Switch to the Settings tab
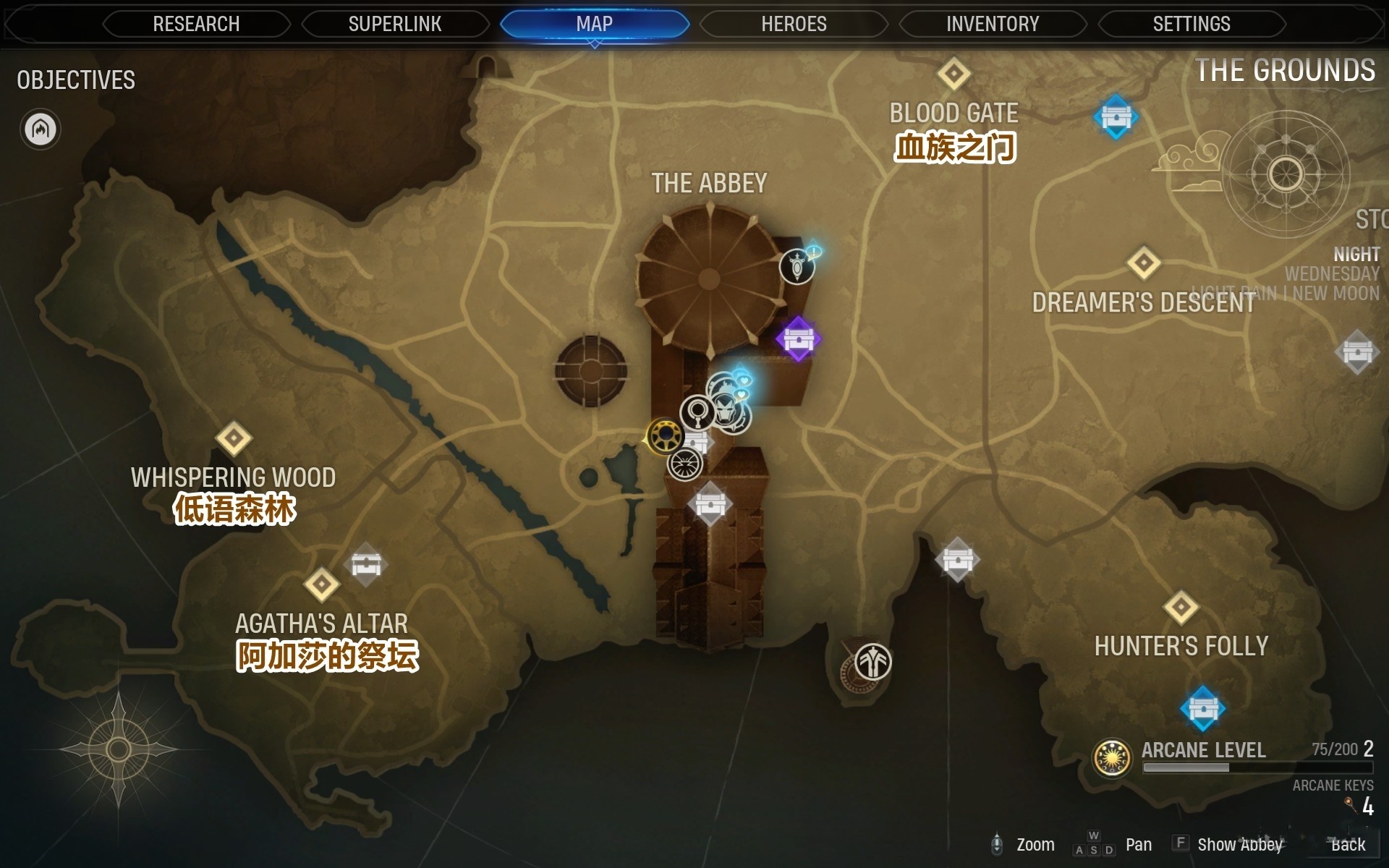Screen dimensions: 1389x868 (x=1192, y=24)
